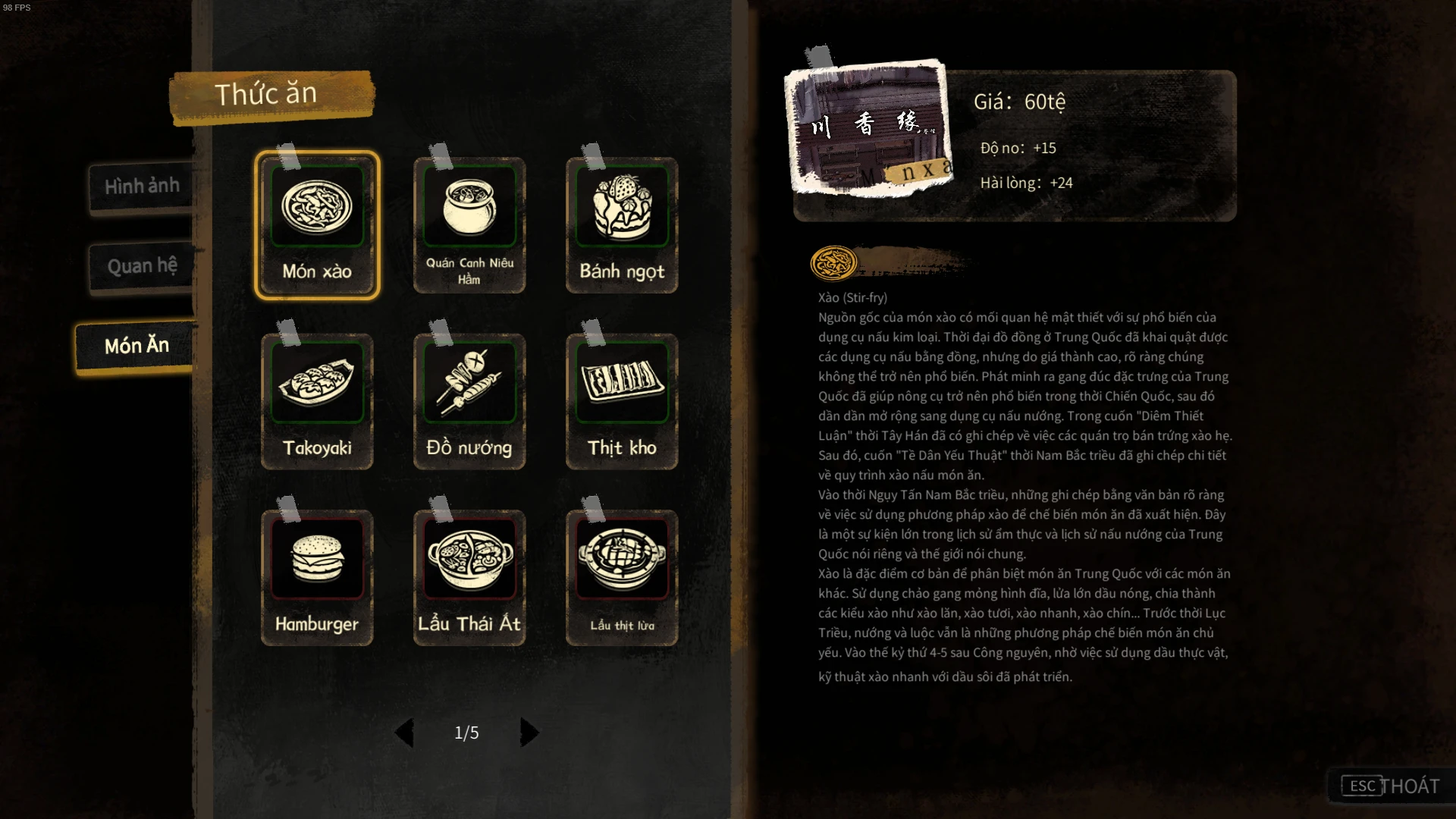Select the Quán Canh Niêu Hầm card
The image size is (1456, 819).
tap(469, 225)
